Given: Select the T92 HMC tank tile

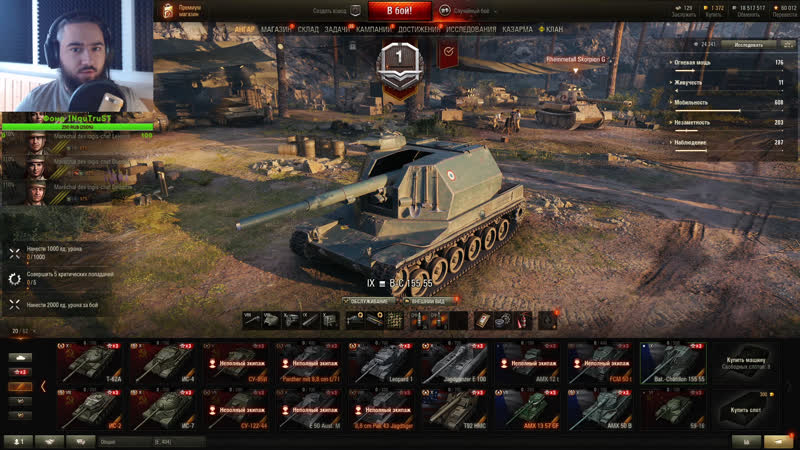Looking at the screenshot, I should [455, 408].
